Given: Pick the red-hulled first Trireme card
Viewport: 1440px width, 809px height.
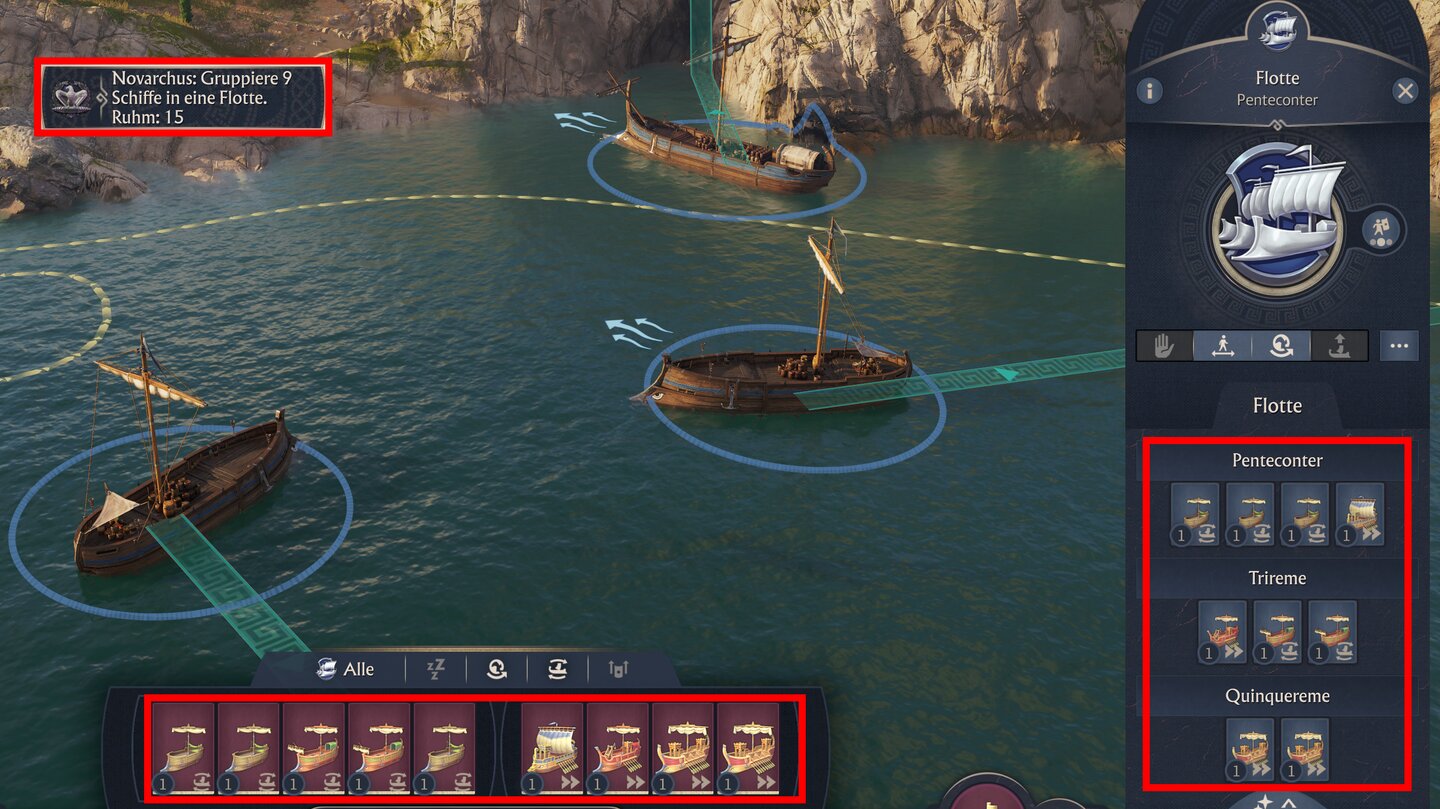Looking at the screenshot, I should (1222, 632).
